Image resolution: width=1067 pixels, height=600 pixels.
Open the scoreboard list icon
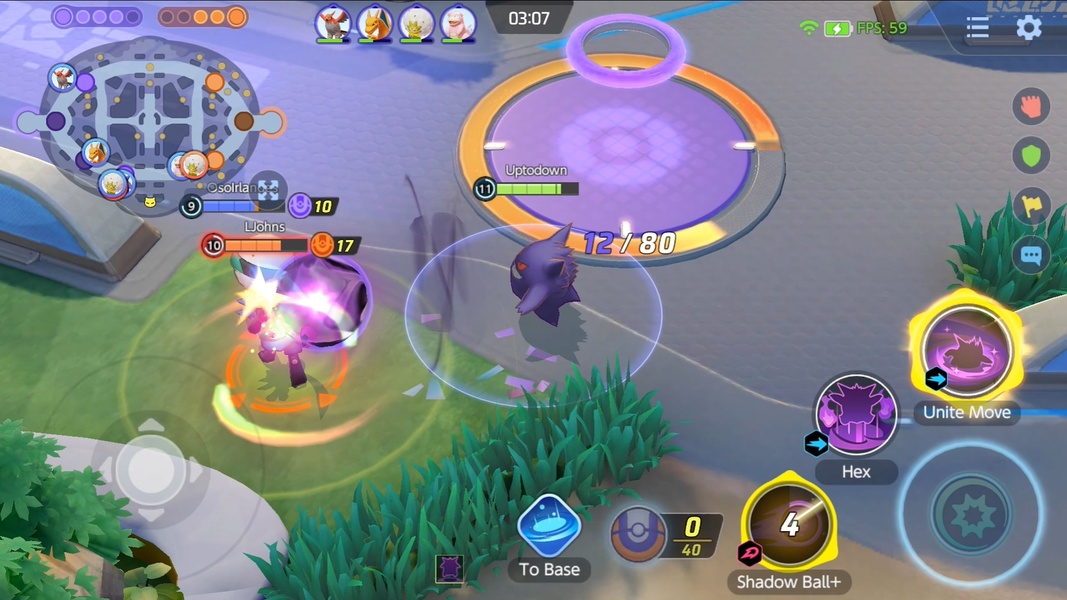[977, 28]
